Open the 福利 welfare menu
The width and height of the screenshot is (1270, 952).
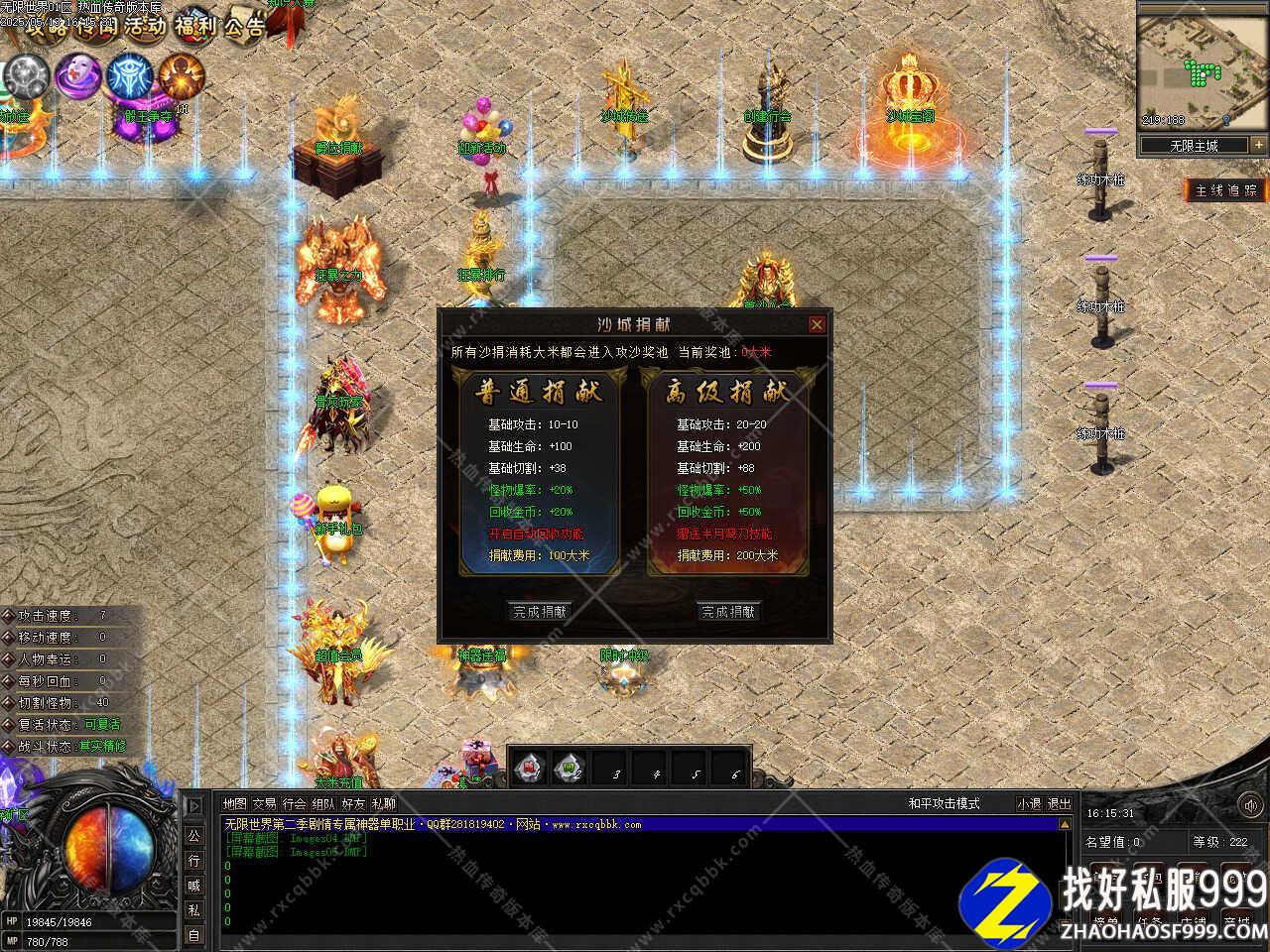[194, 26]
